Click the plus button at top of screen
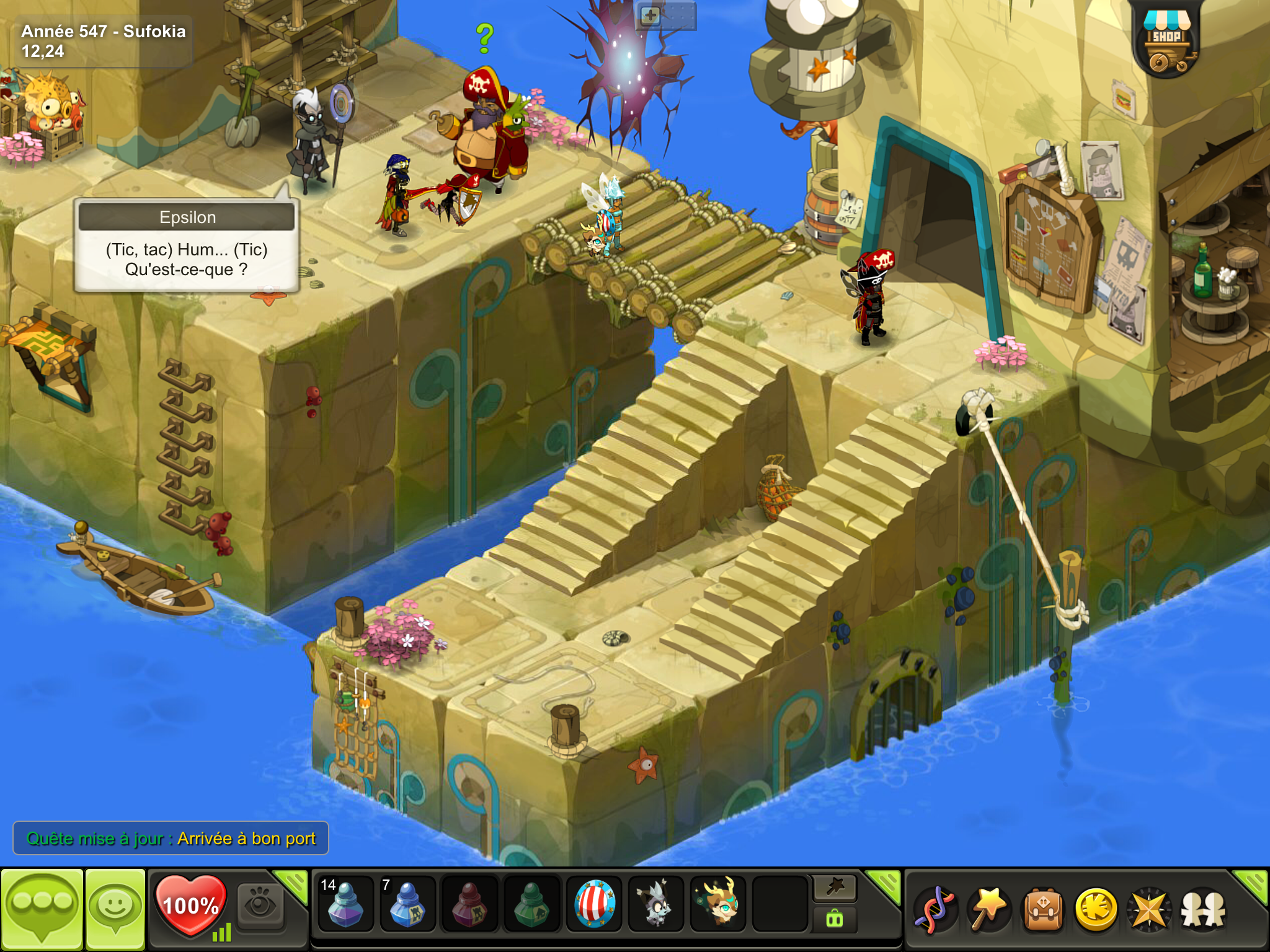The width and height of the screenshot is (1270, 952). pyautogui.click(x=650, y=15)
